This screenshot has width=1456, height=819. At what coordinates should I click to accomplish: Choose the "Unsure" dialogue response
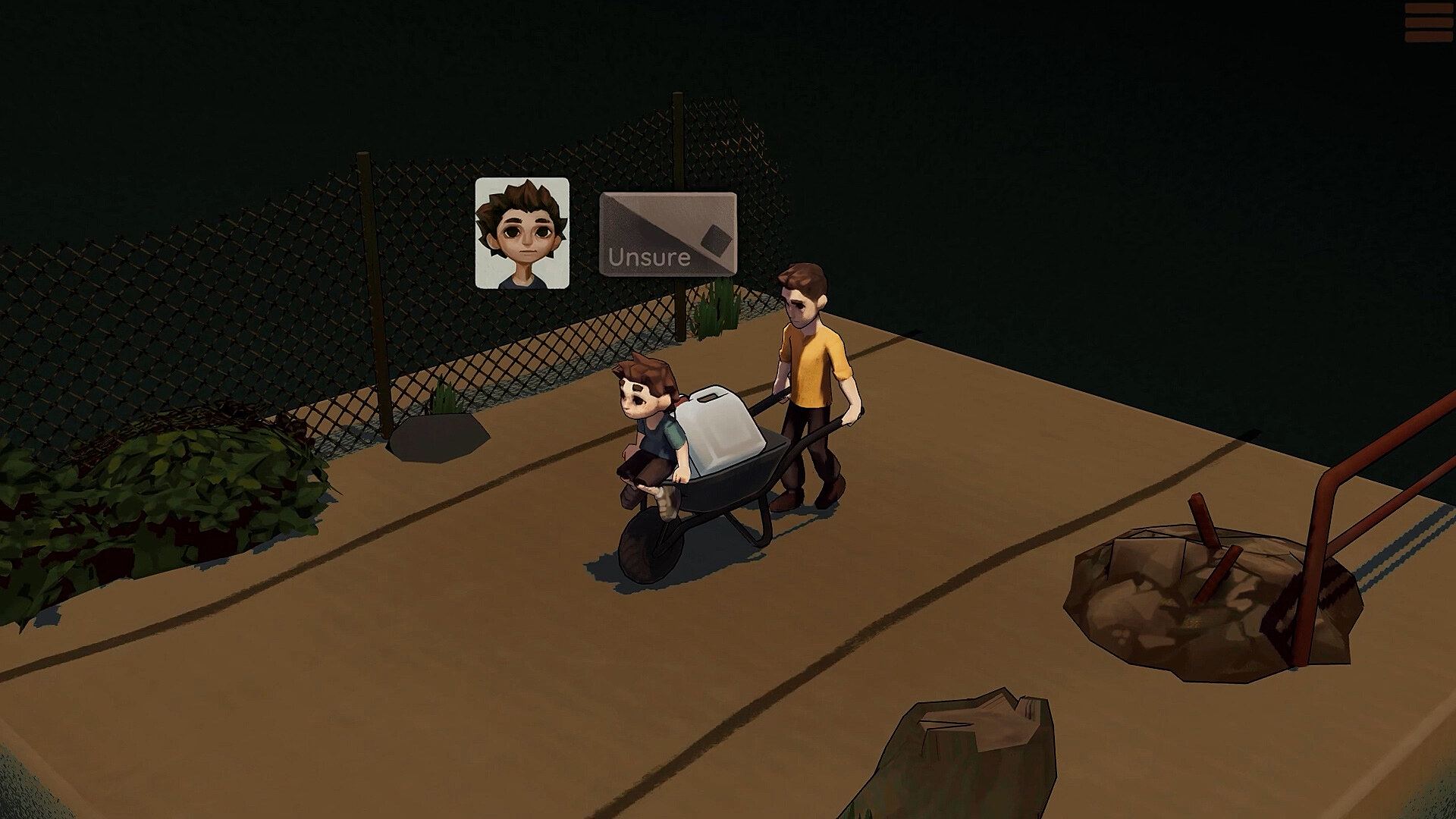coord(667,234)
